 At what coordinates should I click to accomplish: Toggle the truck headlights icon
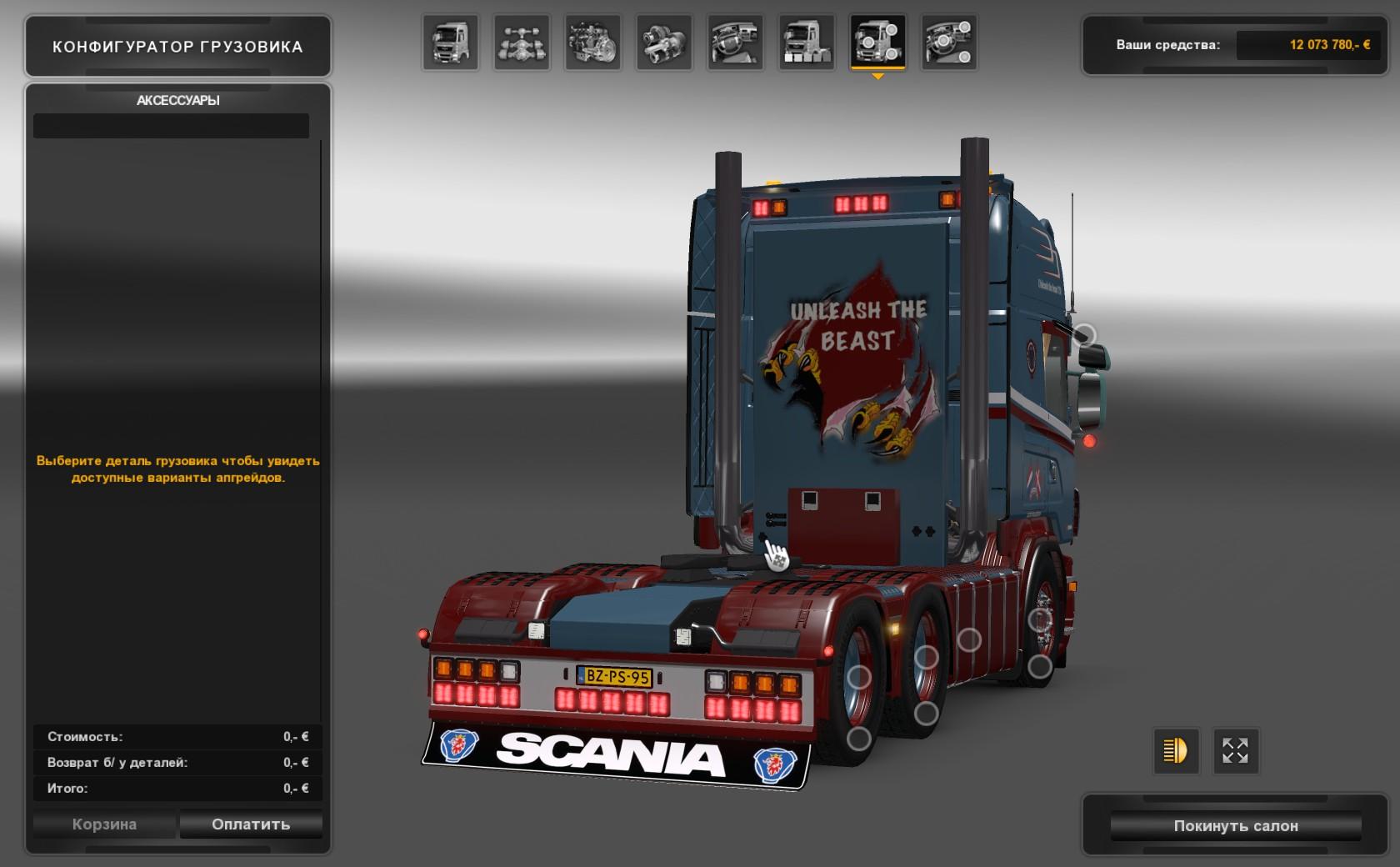[1175, 750]
